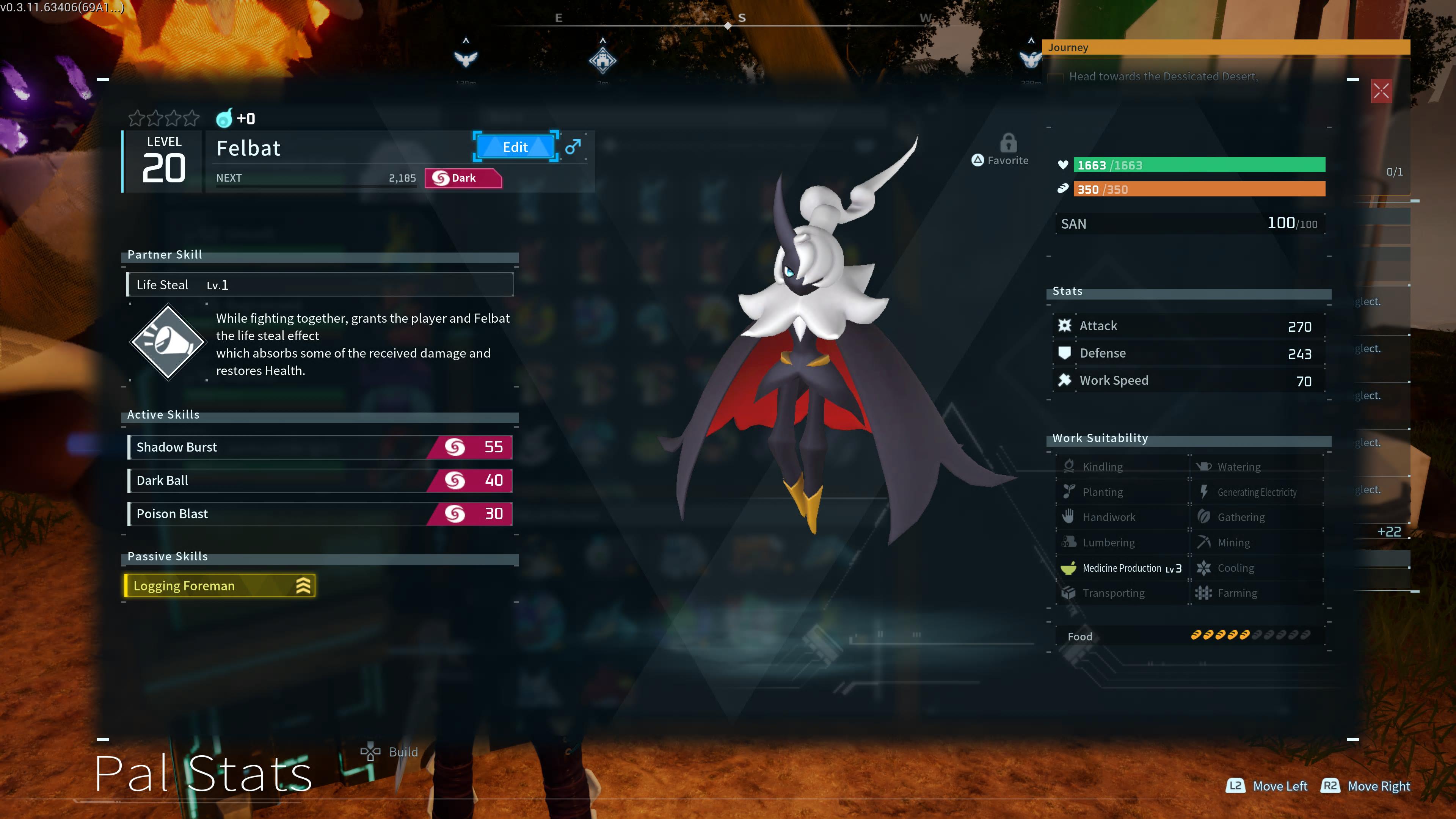1456x819 pixels.
Task: Click the Medicine Production work suitability
Action: pyautogui.click(x=1122, y=568)
